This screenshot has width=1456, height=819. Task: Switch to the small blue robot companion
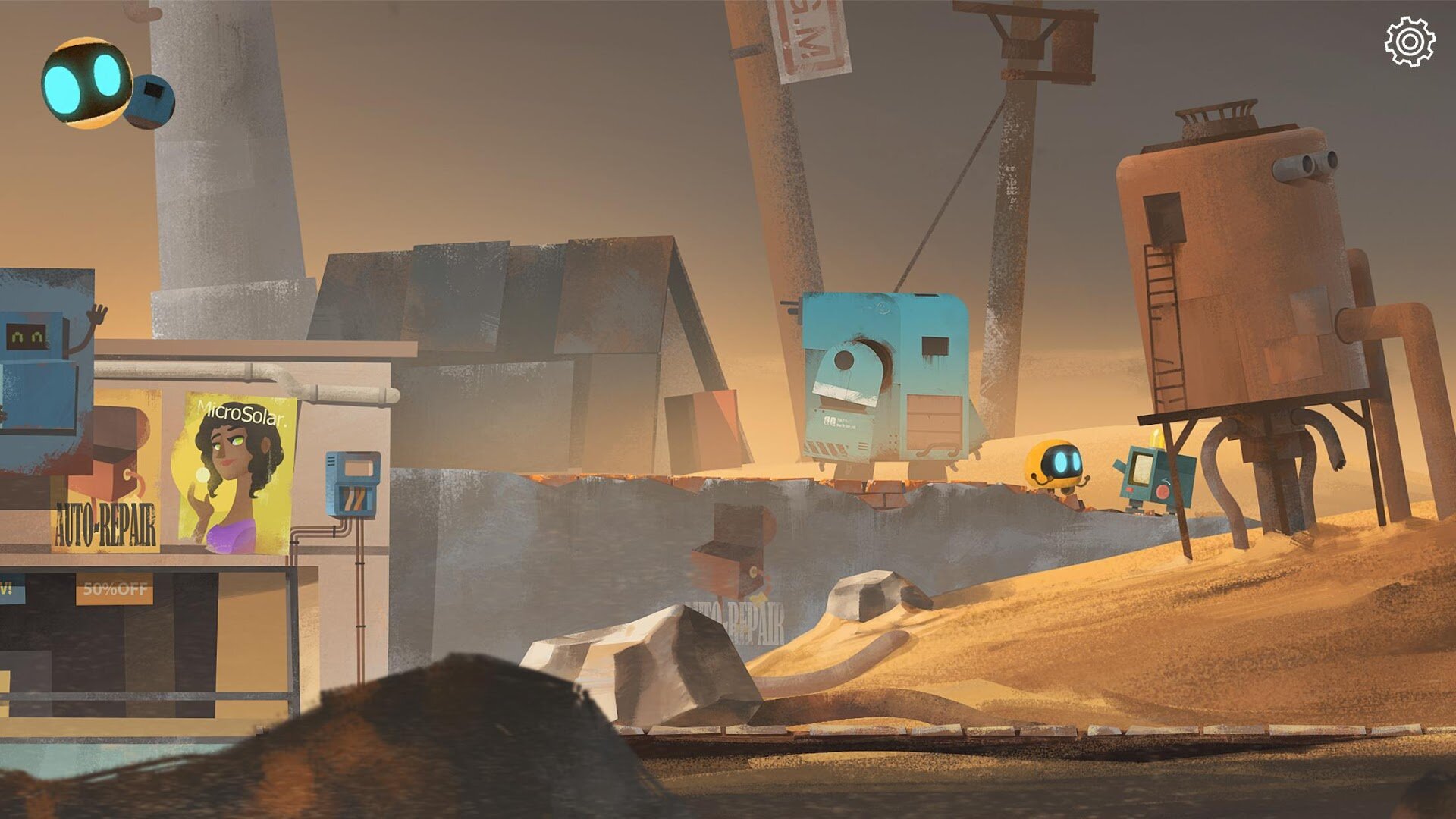click(151, 99)
